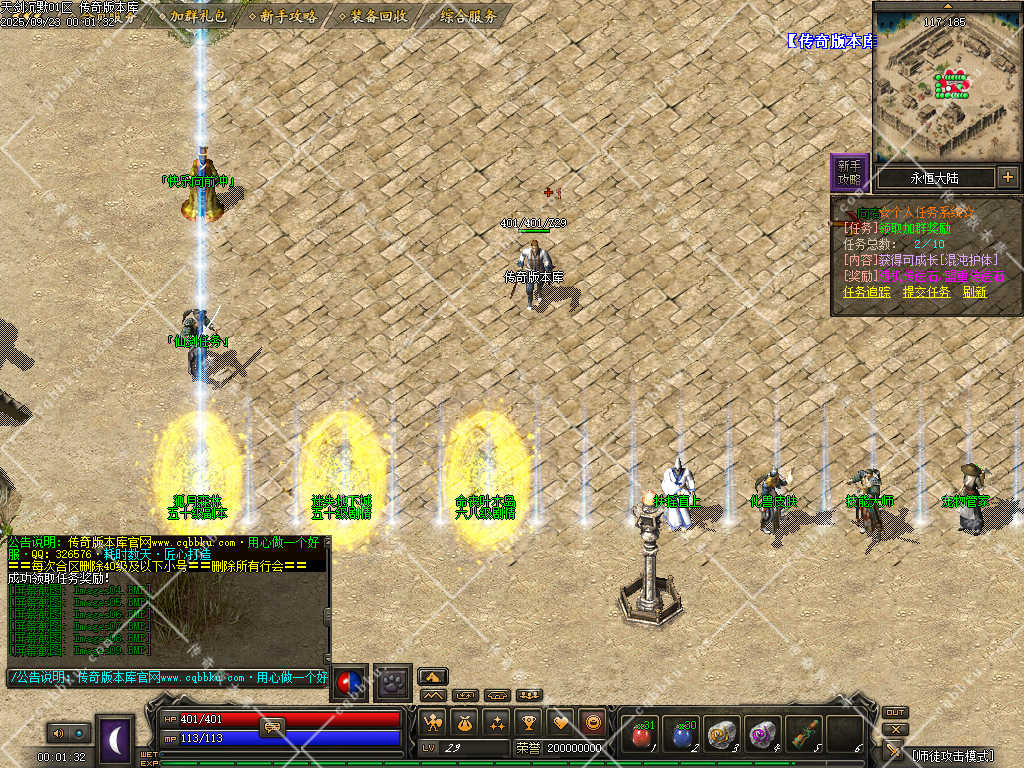Refresh the quest with 刷新
Viewport: 1024px width, 768px height.
coord(975,292)
